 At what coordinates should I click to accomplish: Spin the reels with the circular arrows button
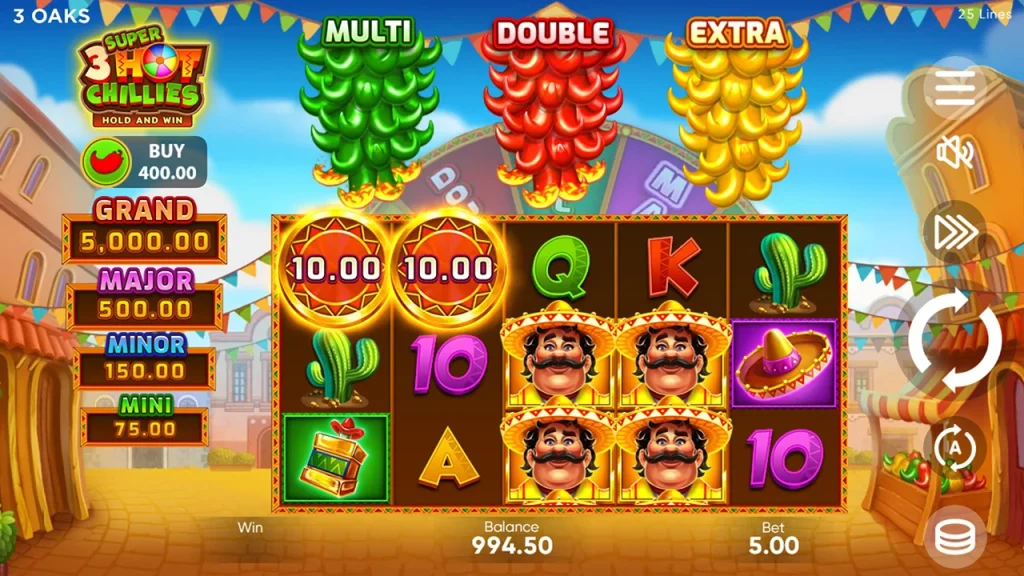coord(955,342)
